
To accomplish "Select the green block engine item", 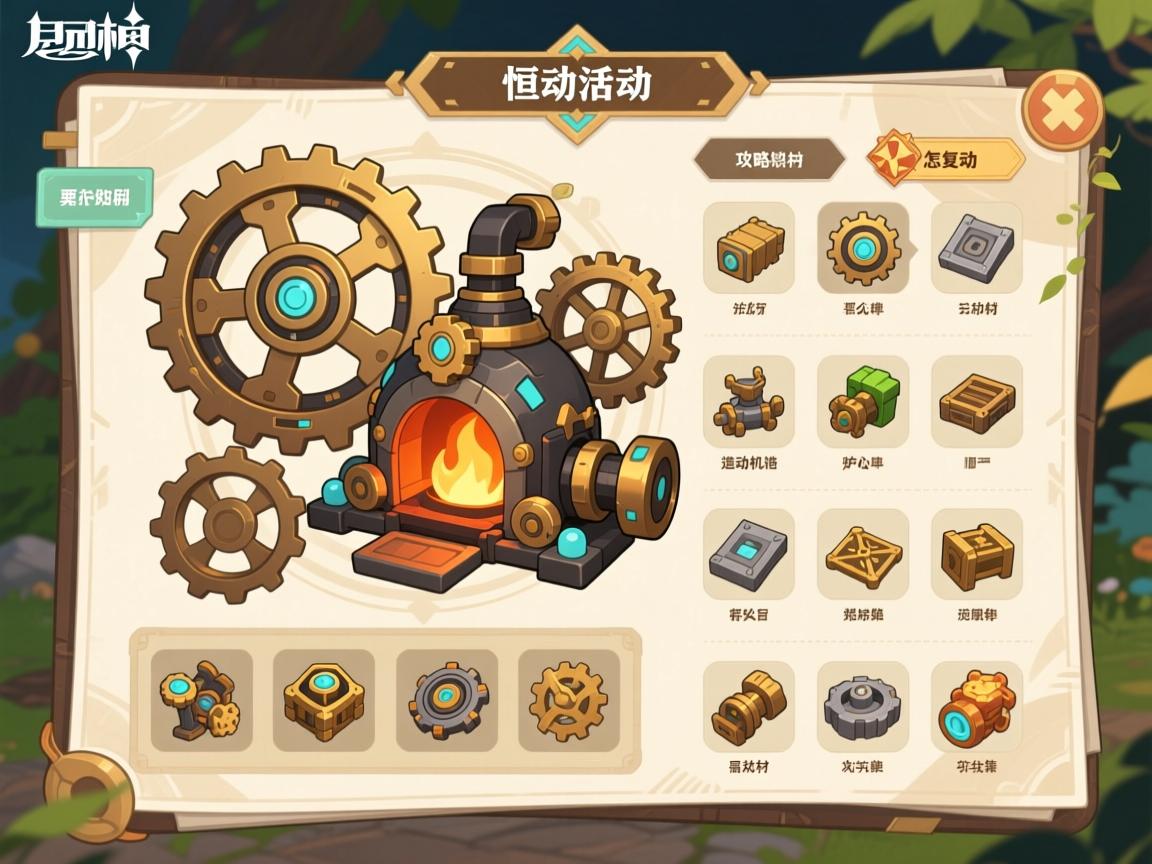I will point(863,402).
